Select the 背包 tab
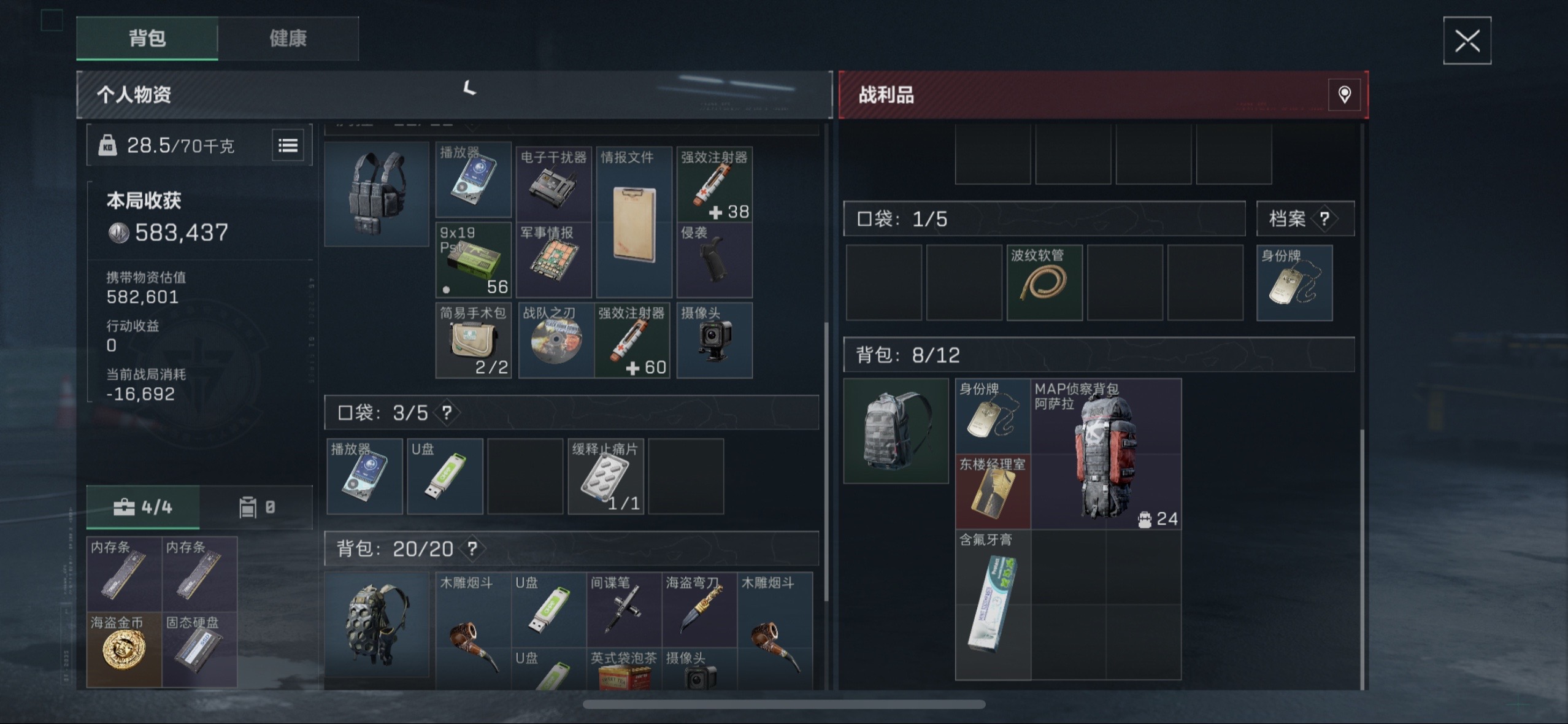This screenshot has width=1568, height=724. 147,39
